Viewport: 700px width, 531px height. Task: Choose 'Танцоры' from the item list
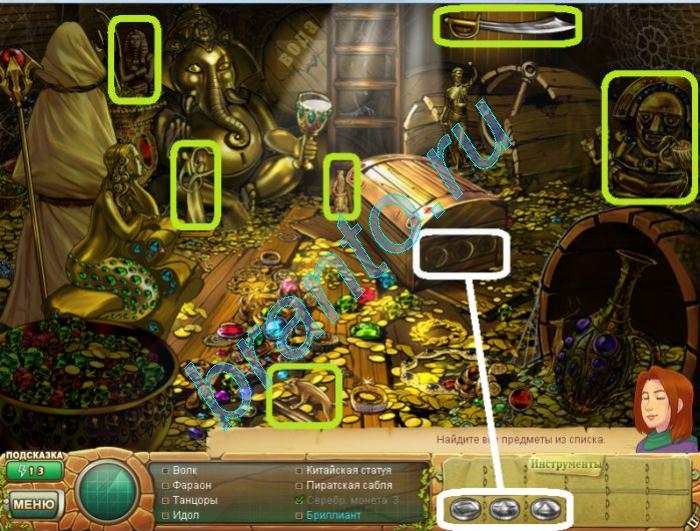tap(195, 498)
